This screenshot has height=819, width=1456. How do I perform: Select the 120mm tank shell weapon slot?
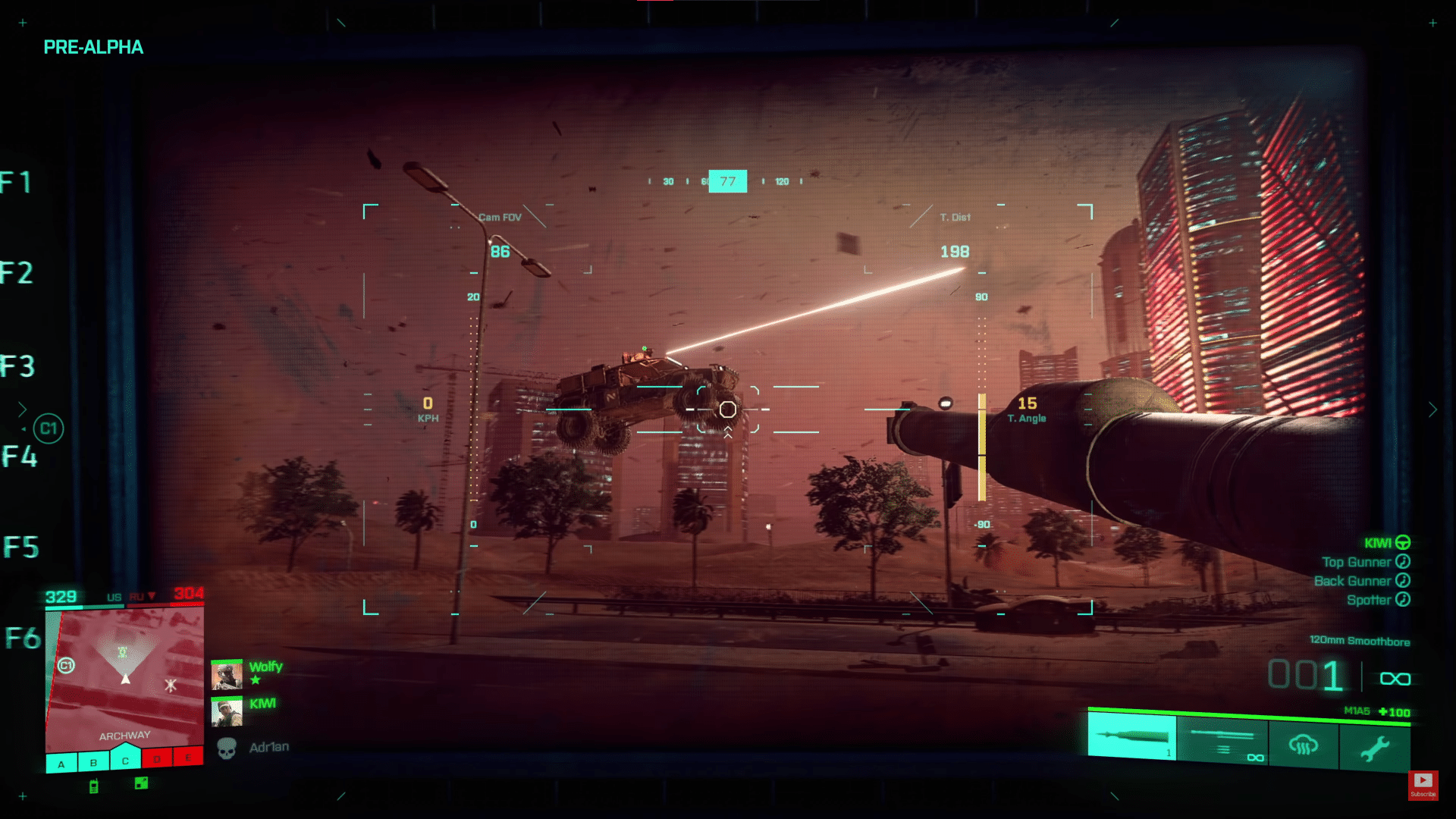pyautogui.click(x=1131, y=736)
